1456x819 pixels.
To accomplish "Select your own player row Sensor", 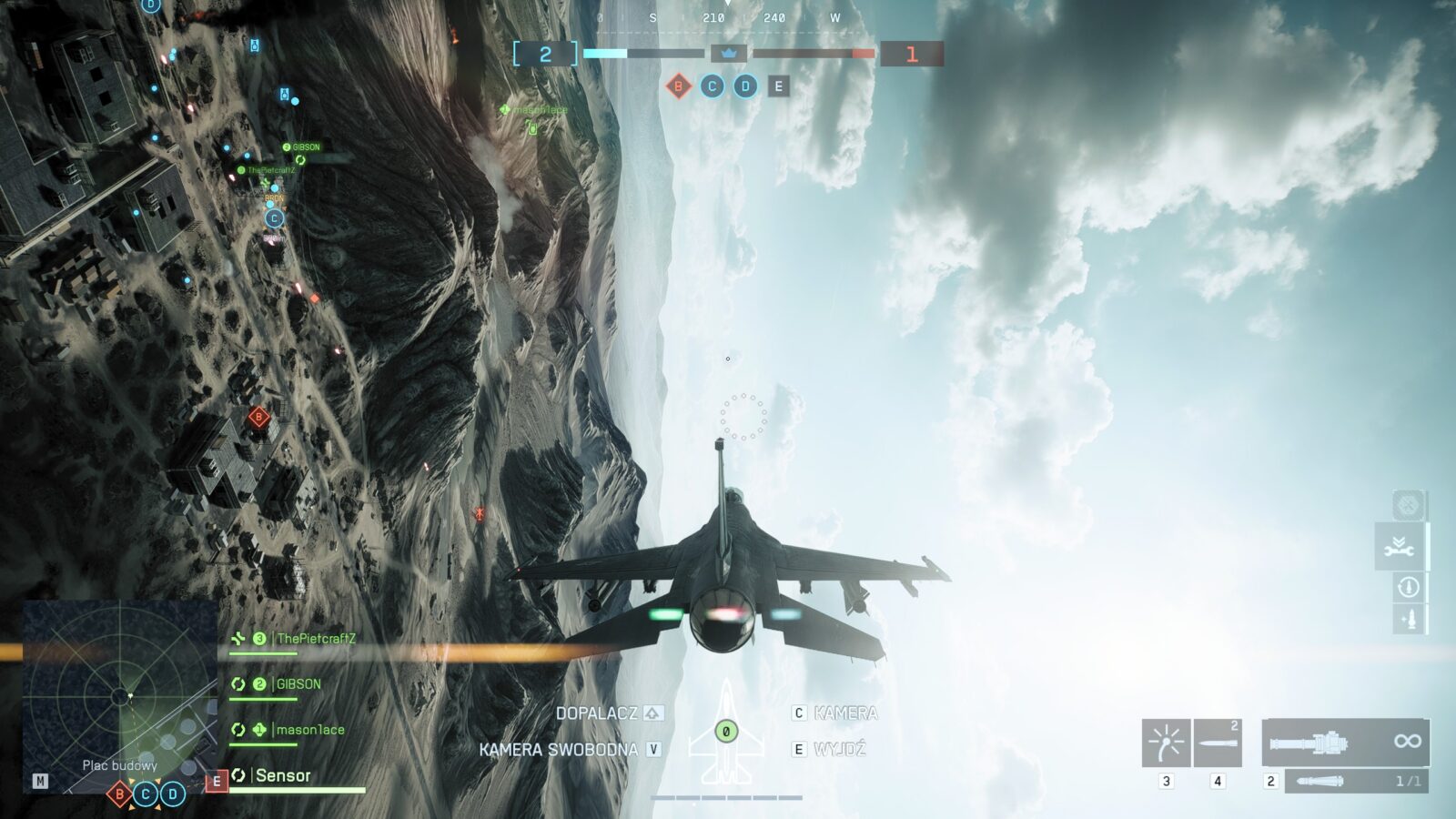I will coord(282,775).
